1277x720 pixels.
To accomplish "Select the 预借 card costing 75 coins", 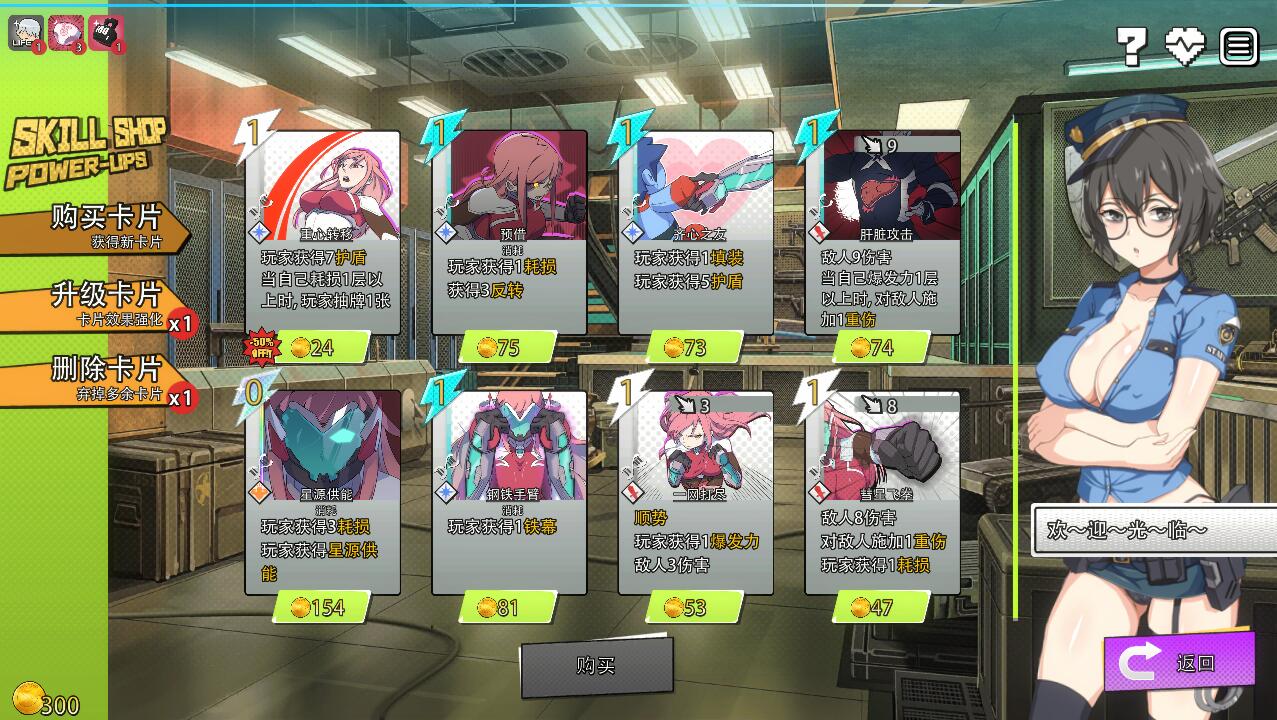I will [x=510, y=233].
